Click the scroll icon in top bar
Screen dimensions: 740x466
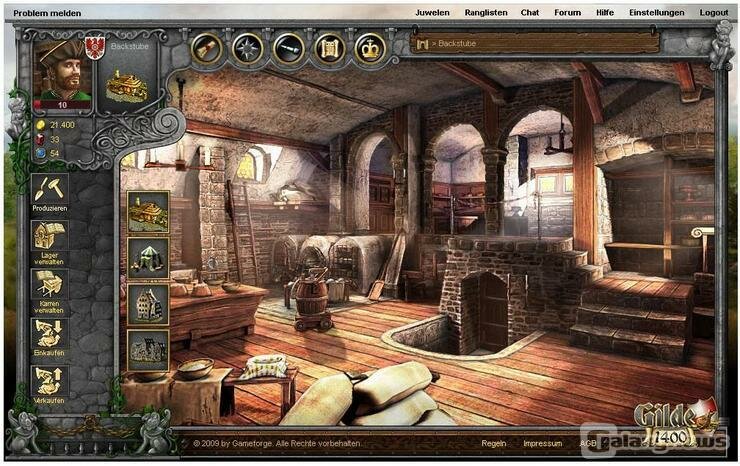(x=207, y=47)
